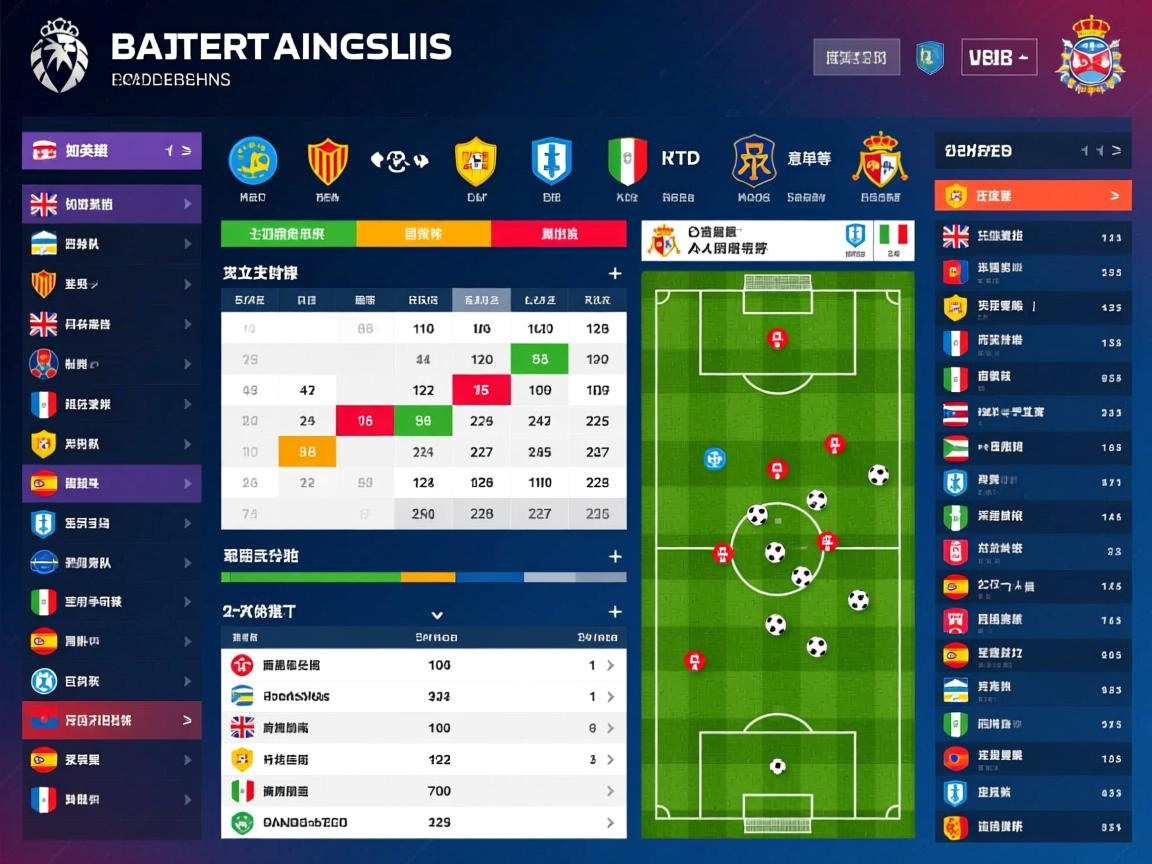
Task: Switch to the orange tab above the table
Action: pos(423,234)
